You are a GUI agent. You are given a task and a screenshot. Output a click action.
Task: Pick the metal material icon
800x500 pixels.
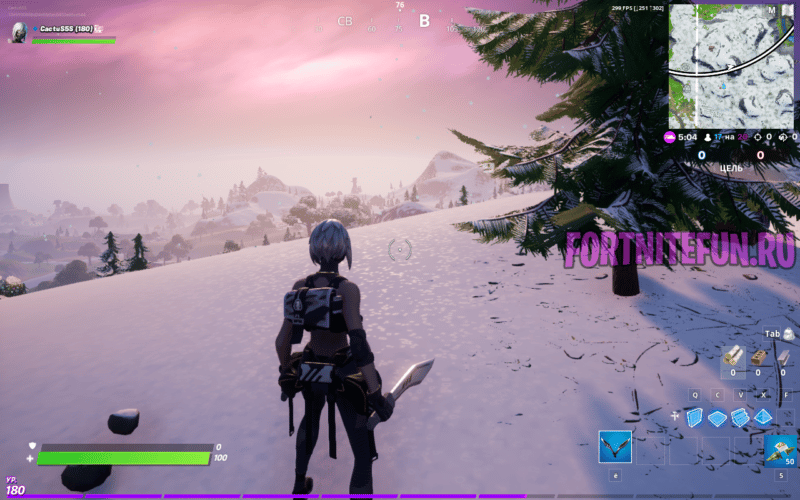[x=783, y=356]
